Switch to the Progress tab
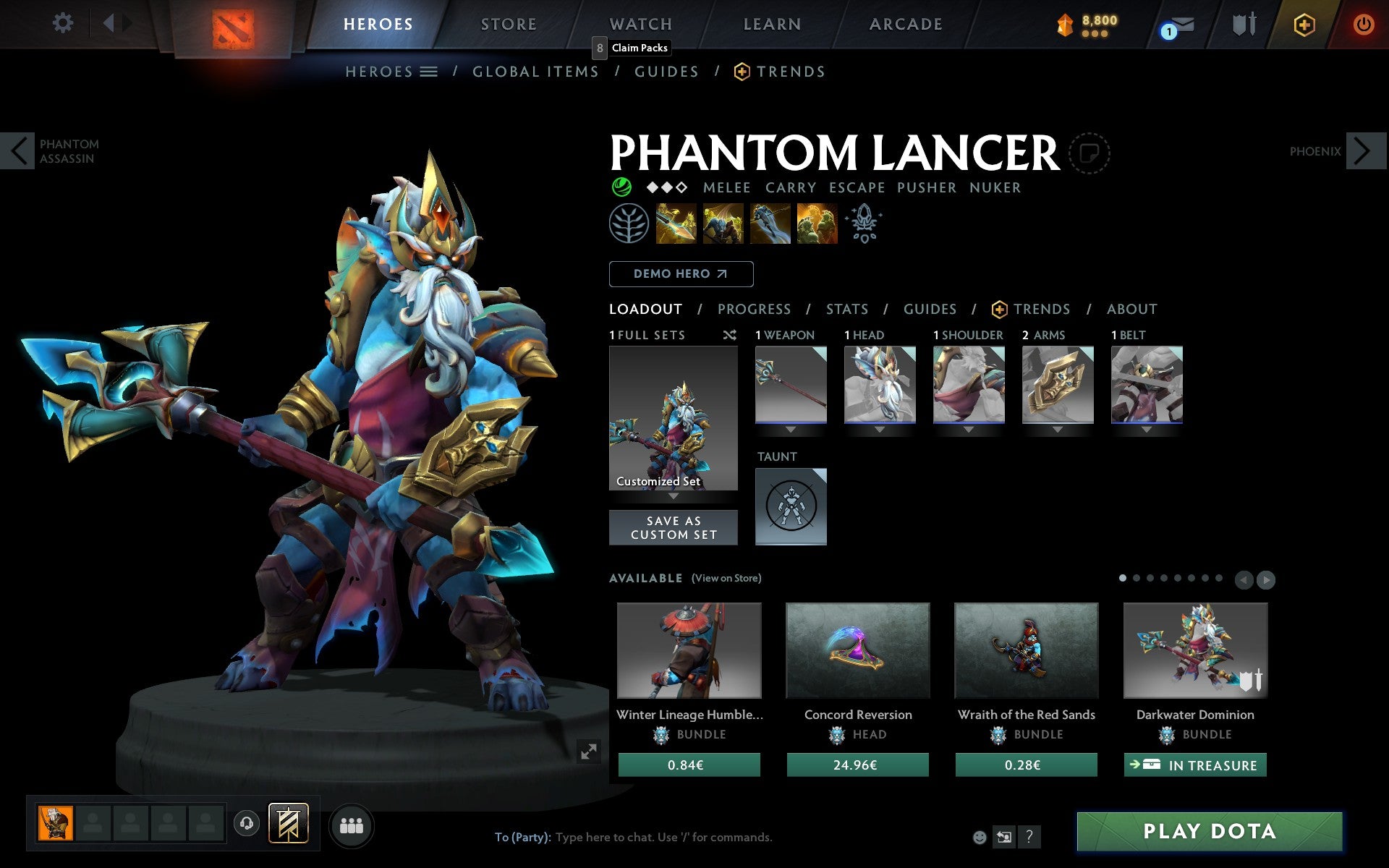Screen dimensions: 1389x868 (754, 309)
